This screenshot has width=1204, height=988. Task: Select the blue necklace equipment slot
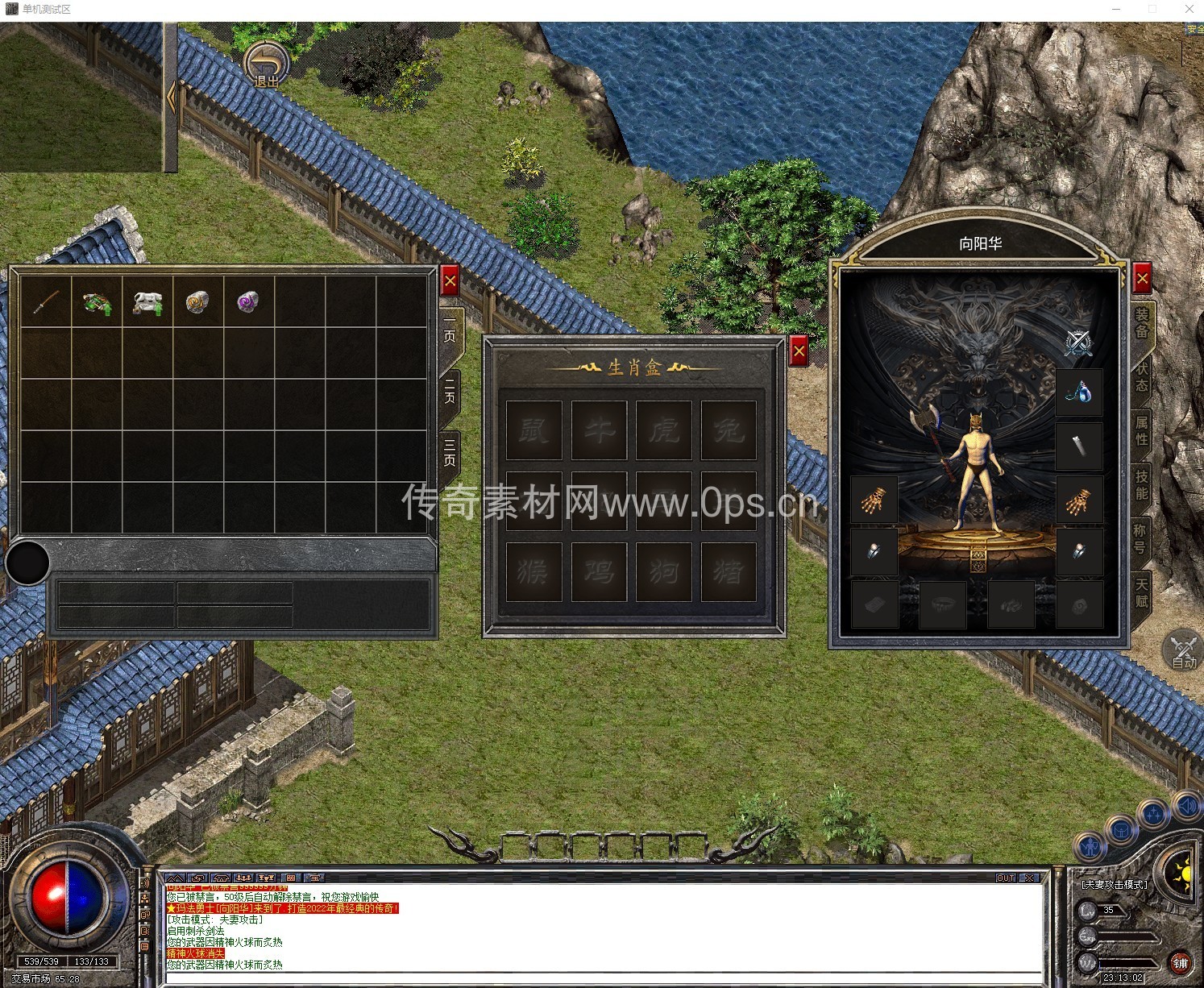[1079, 392]
